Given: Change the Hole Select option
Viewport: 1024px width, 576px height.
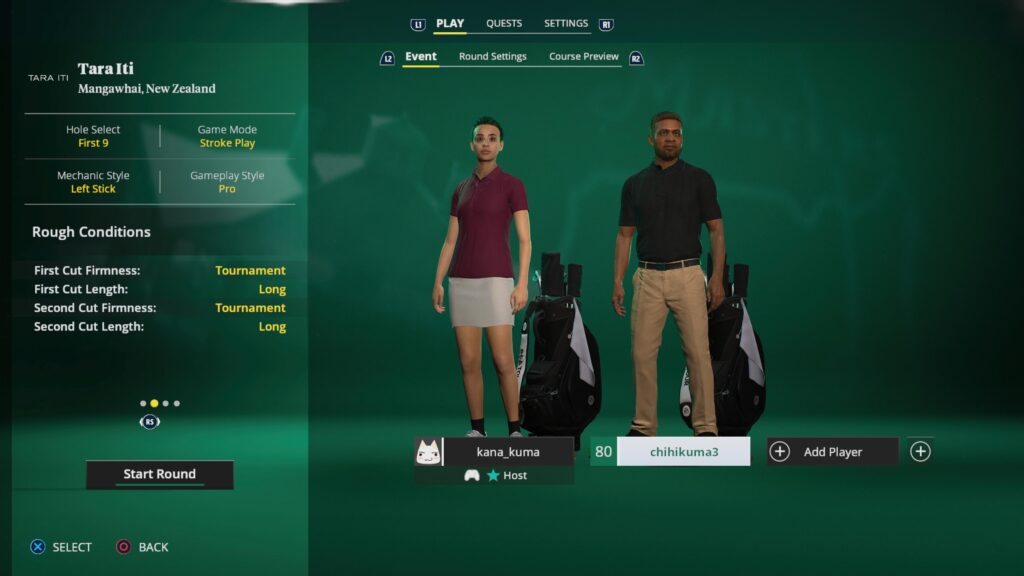Looking at the screenshot, I should (x=92, y=136).
